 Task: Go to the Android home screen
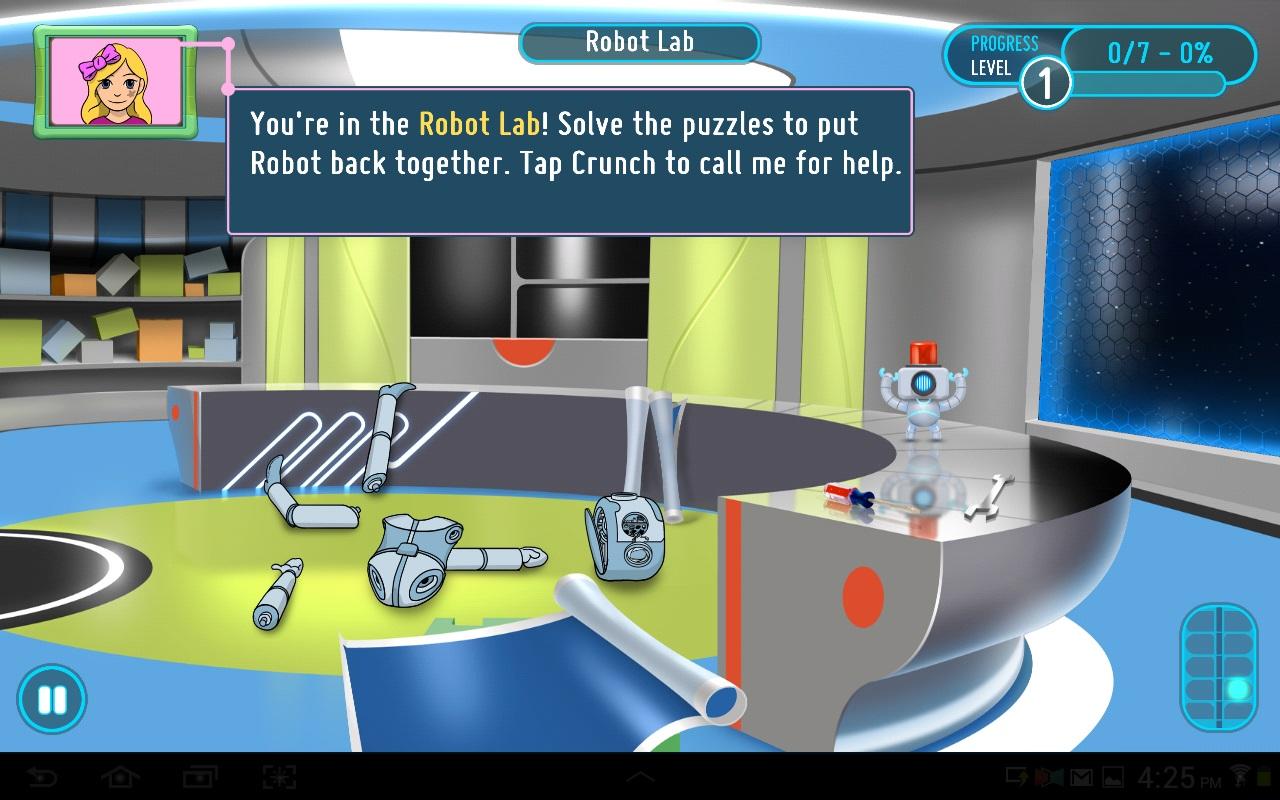click(120, 777)
